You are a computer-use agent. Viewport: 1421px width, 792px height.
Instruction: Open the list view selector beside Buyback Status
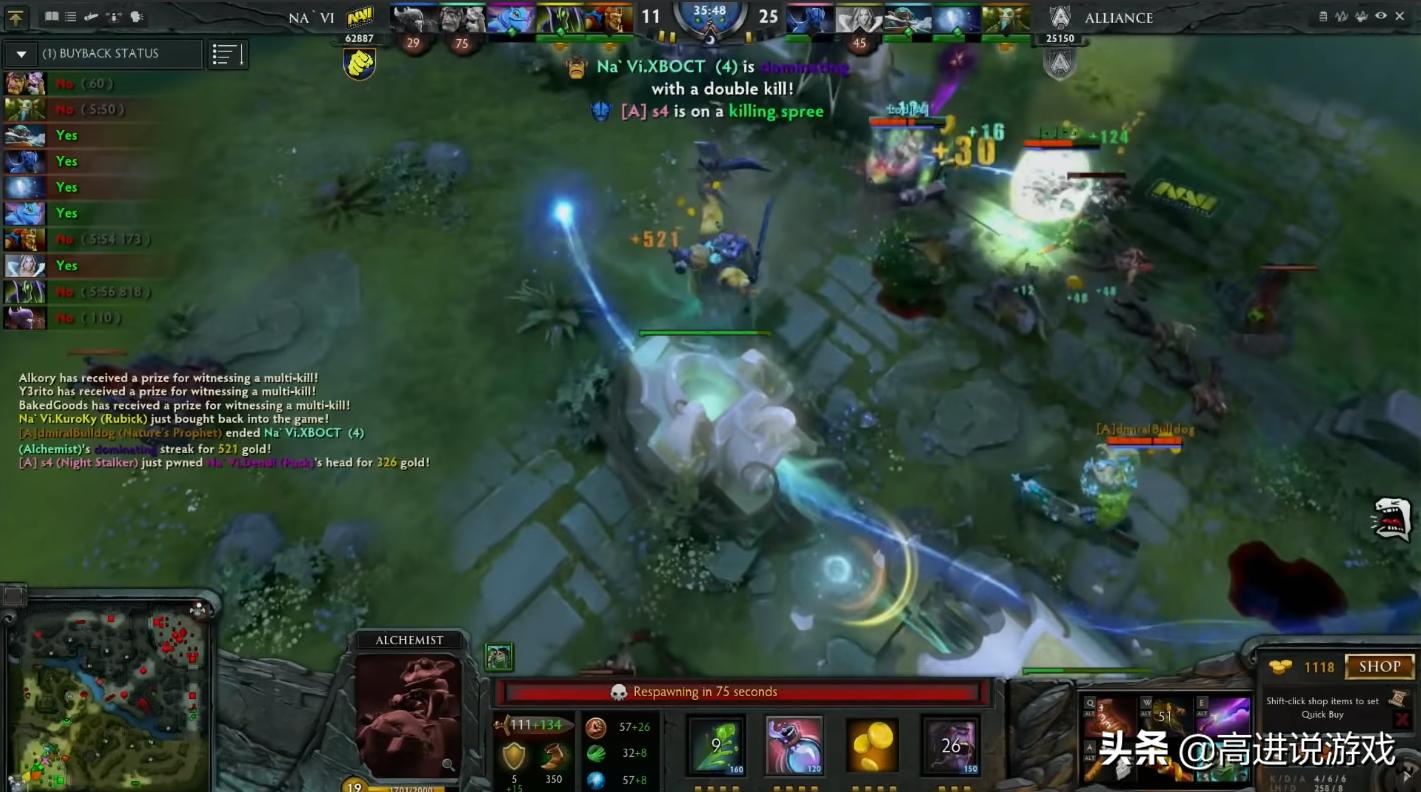point(226,53)
